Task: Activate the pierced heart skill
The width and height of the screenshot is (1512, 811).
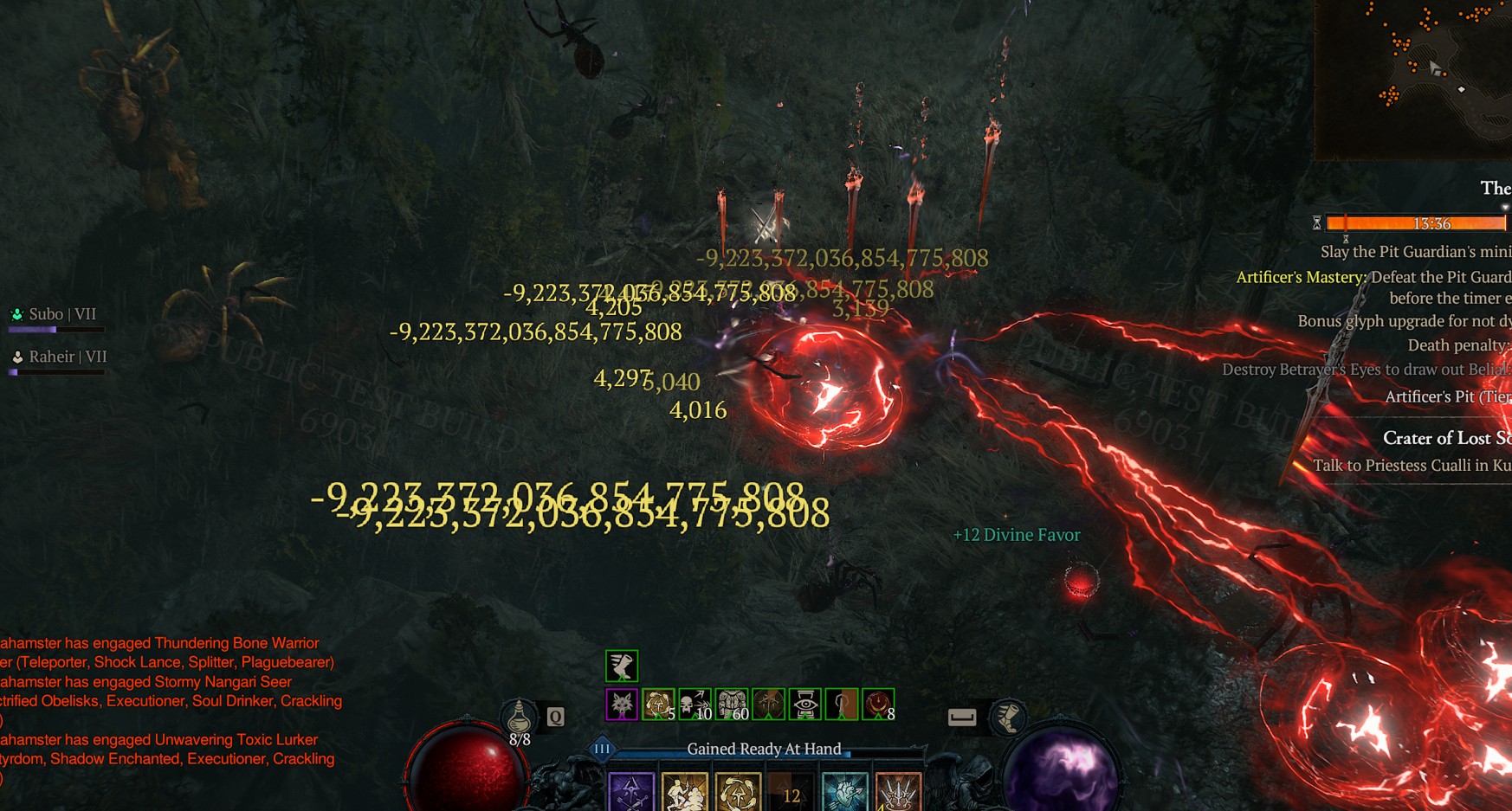Action: pos(845,794)
